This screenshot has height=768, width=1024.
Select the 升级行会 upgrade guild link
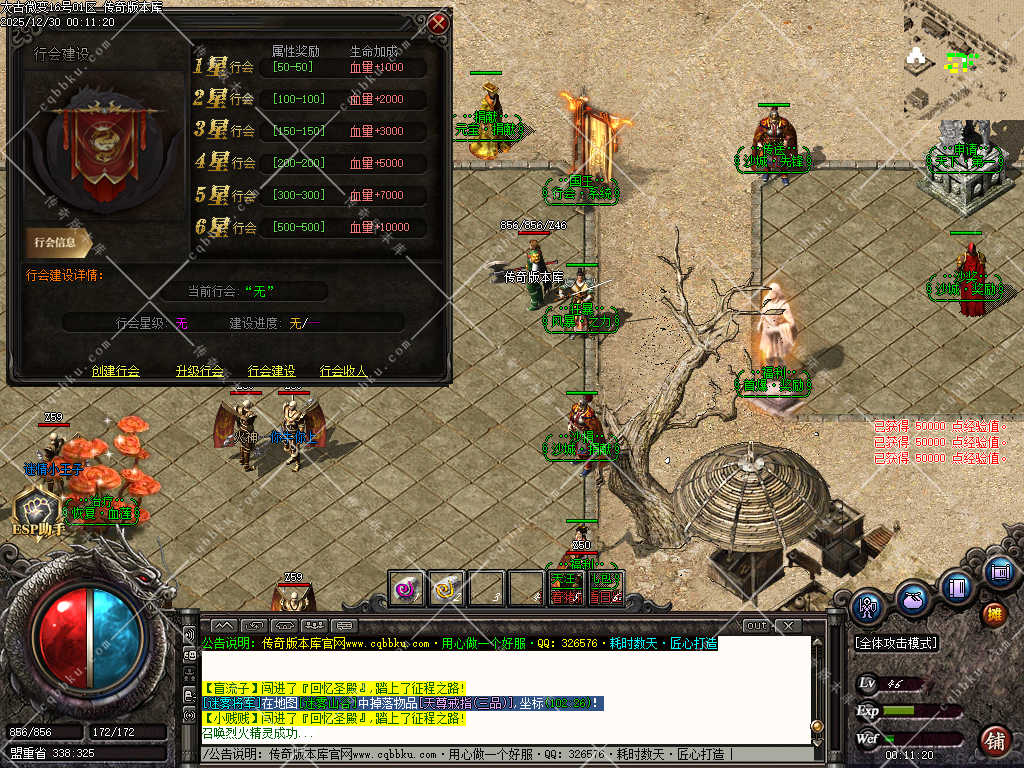(199, 371)
